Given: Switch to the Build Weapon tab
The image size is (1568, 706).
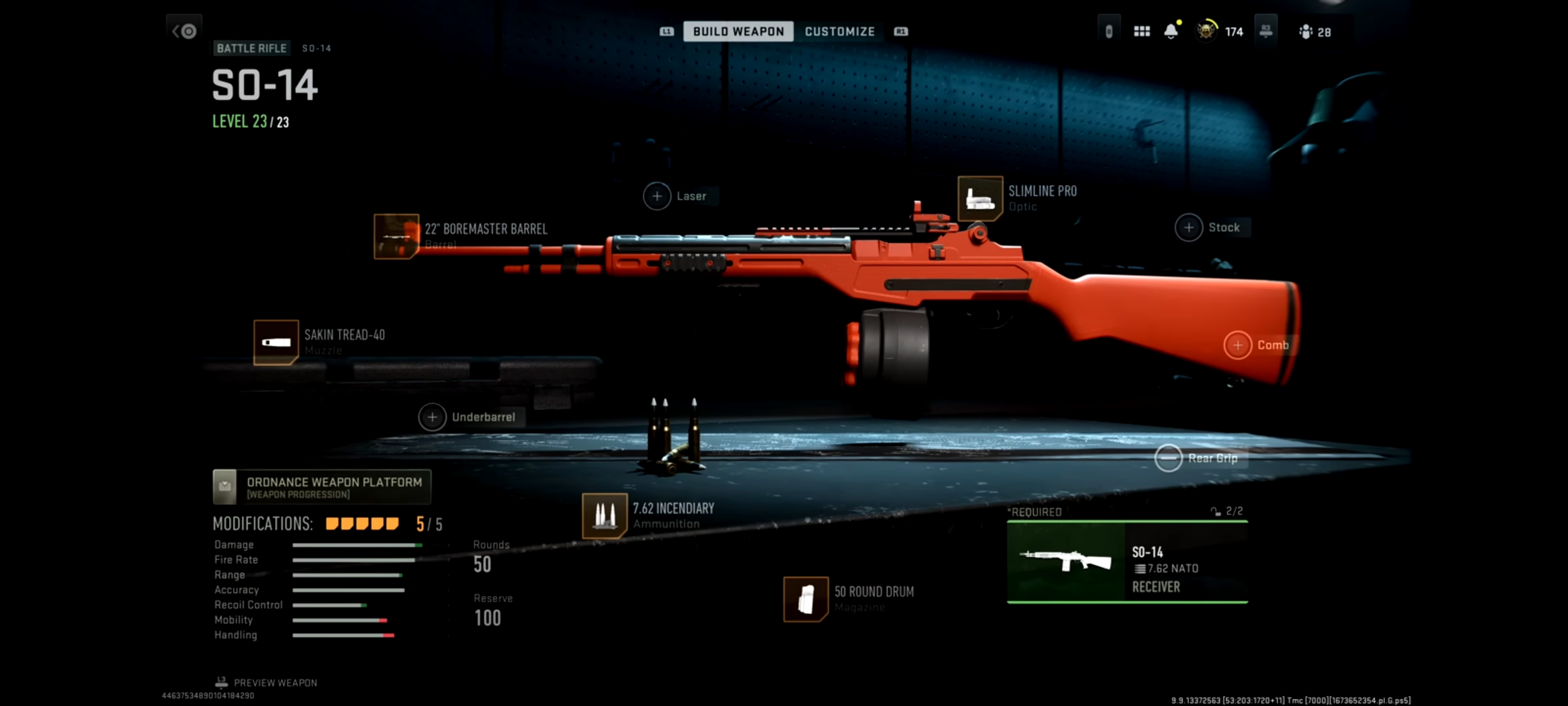Looking at the screenshot, I should click(x=738, y=31).
